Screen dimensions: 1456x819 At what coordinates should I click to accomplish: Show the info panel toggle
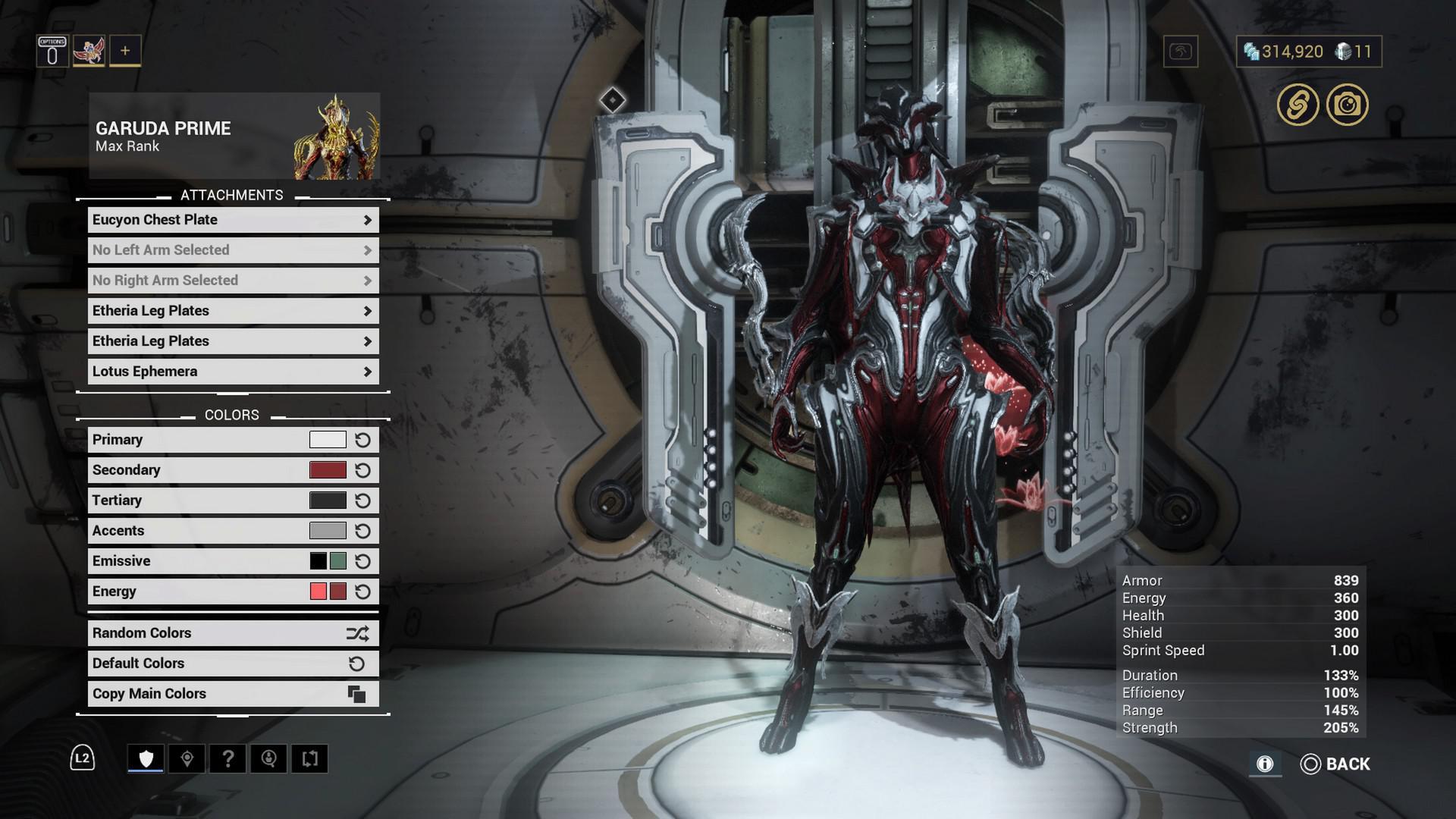[1265, 764]
